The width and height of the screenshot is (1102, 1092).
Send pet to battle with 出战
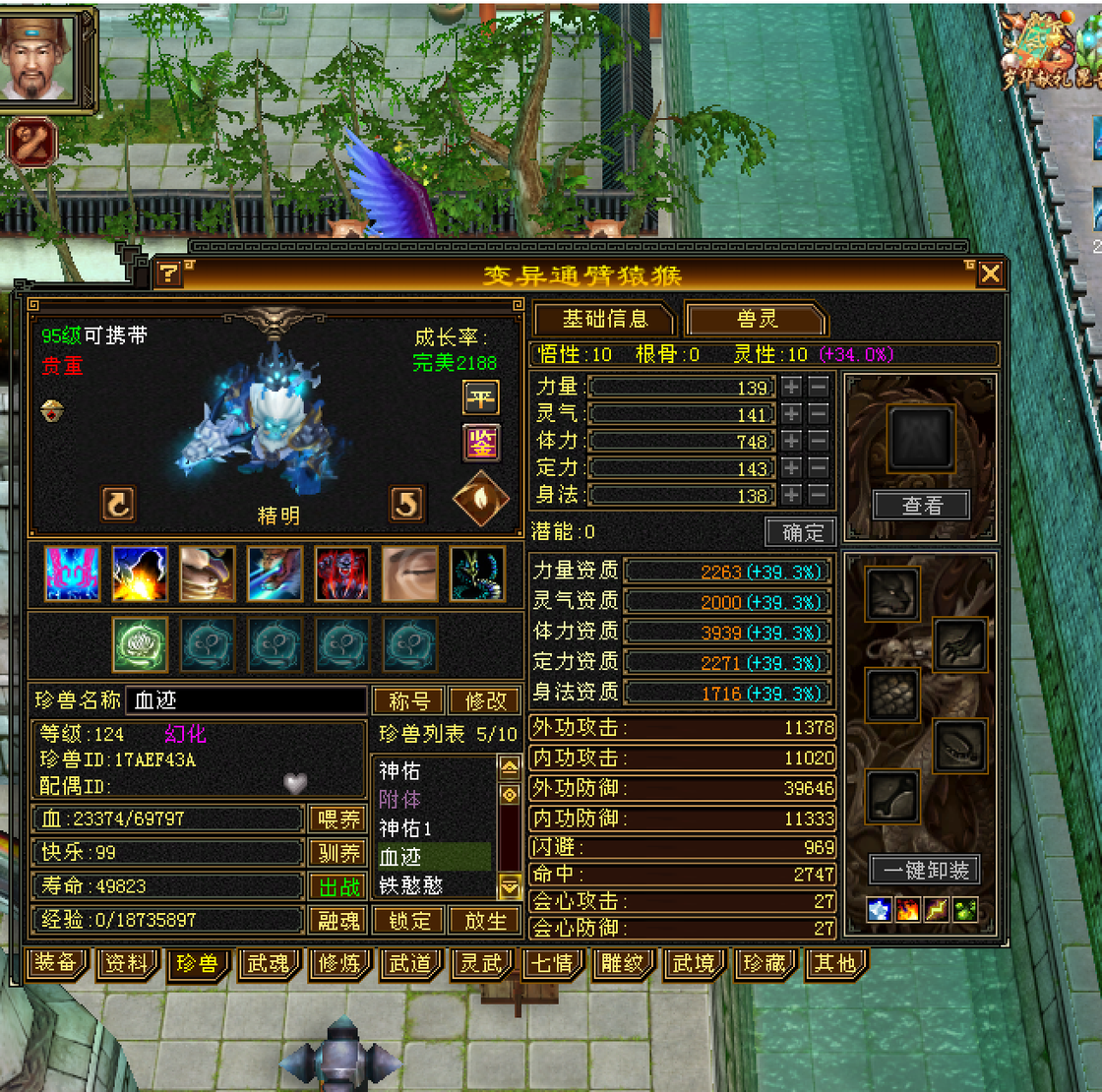338,886
